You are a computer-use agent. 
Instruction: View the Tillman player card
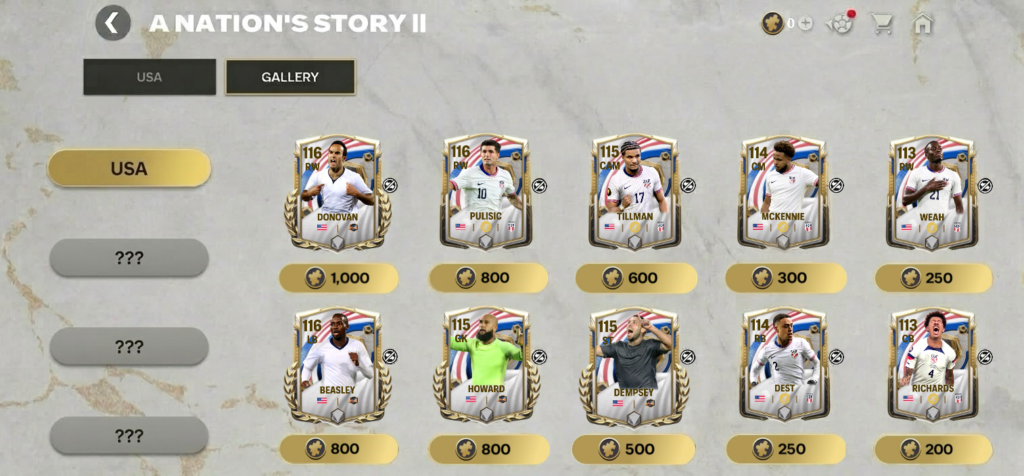pyautogui.click(x=635, y=192)
